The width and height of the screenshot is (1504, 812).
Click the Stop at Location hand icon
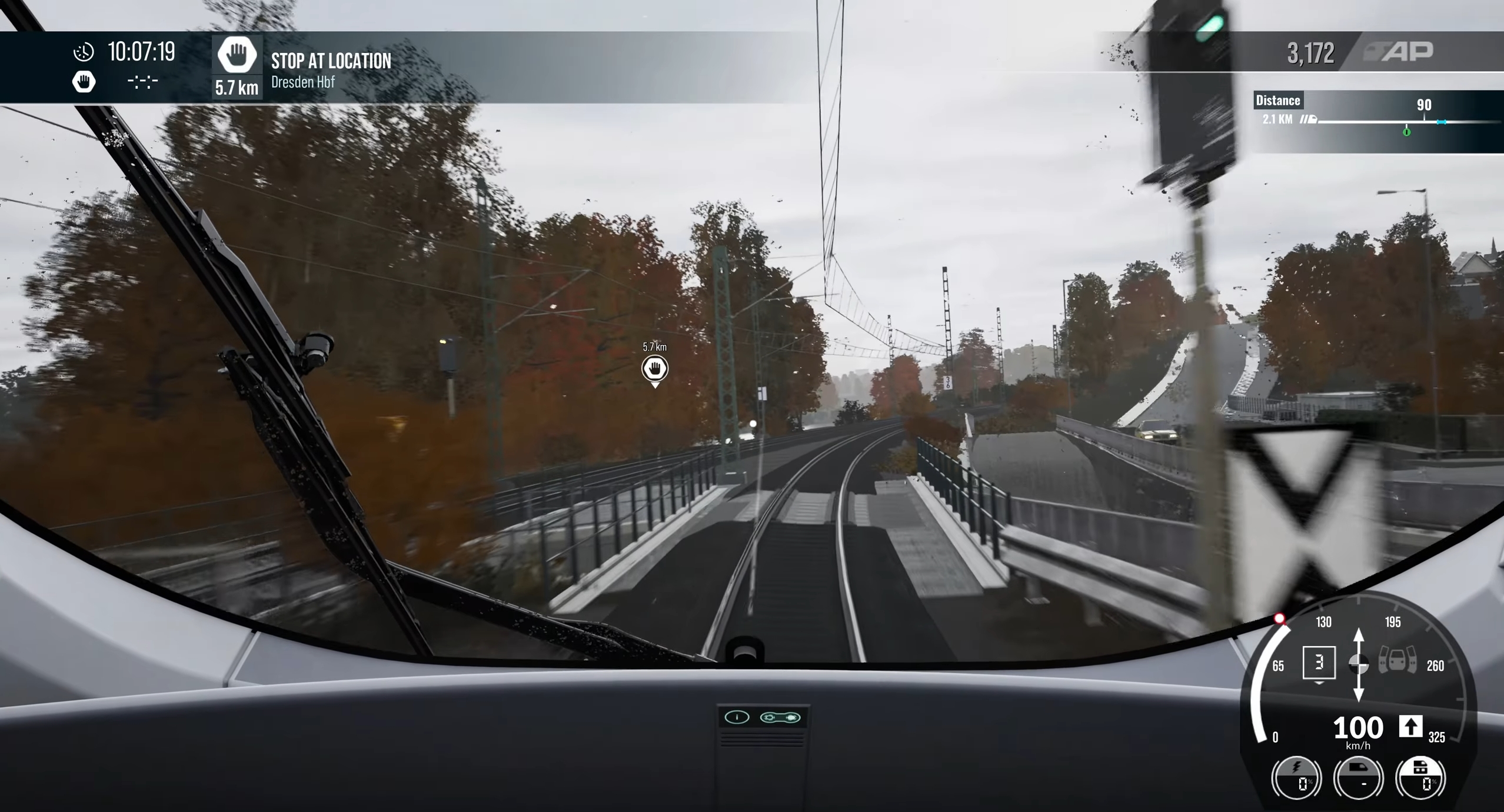click(237, 56)
